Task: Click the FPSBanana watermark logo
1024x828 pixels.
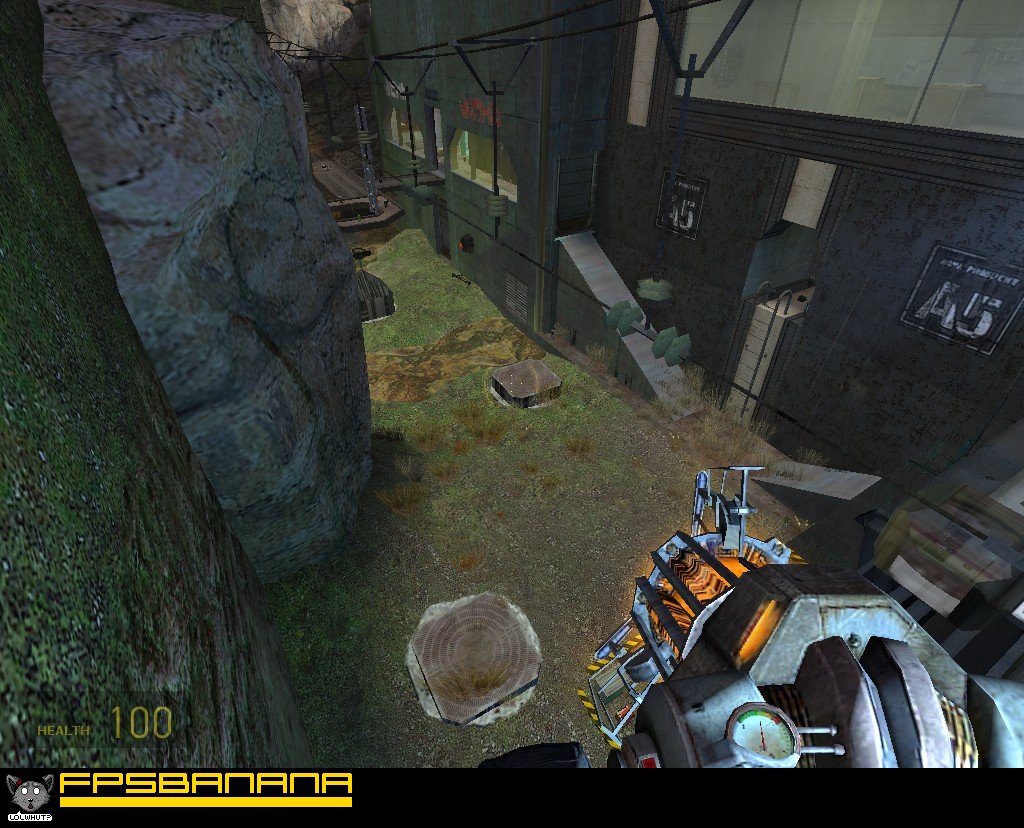Action: [205, 788]
